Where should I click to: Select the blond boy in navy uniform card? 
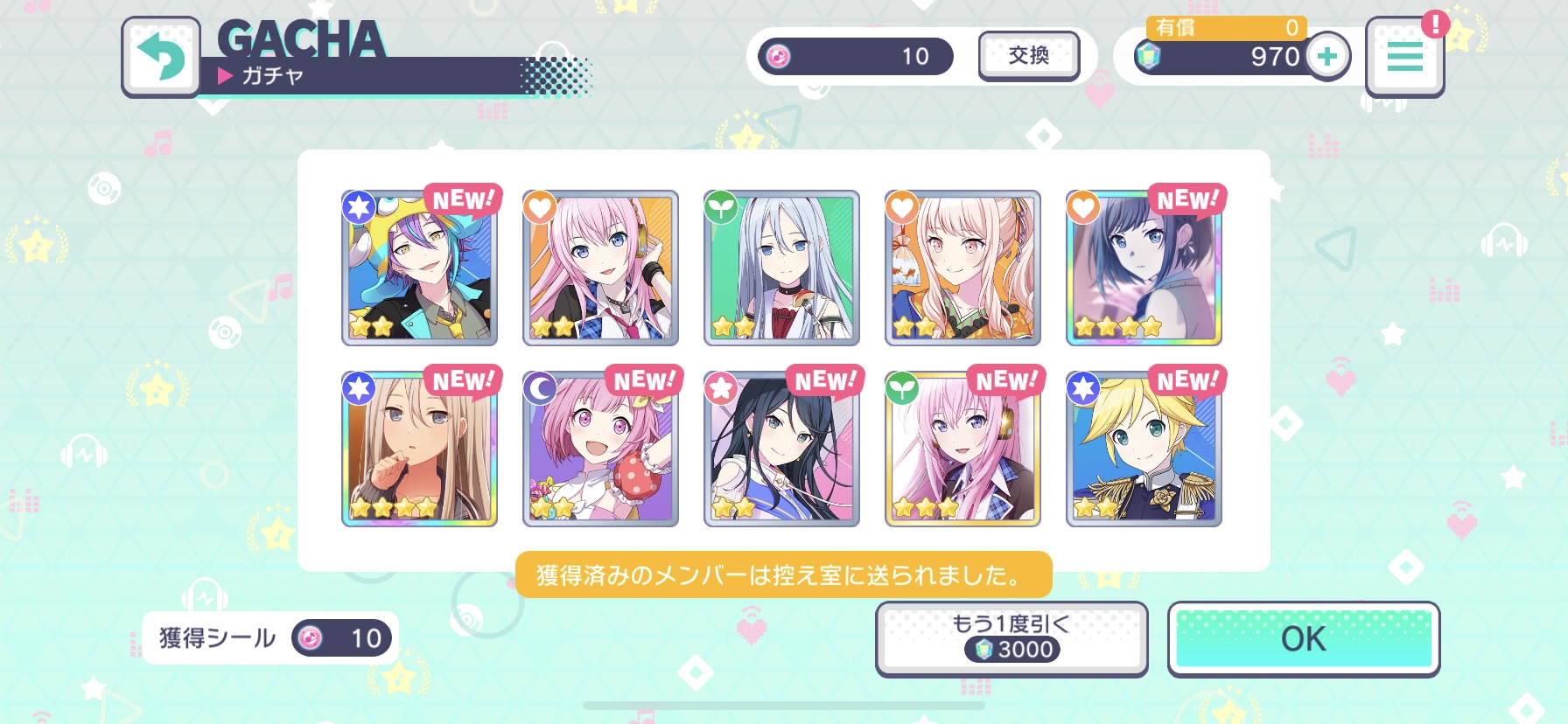pyautogui.click(x=1144, y=449)
